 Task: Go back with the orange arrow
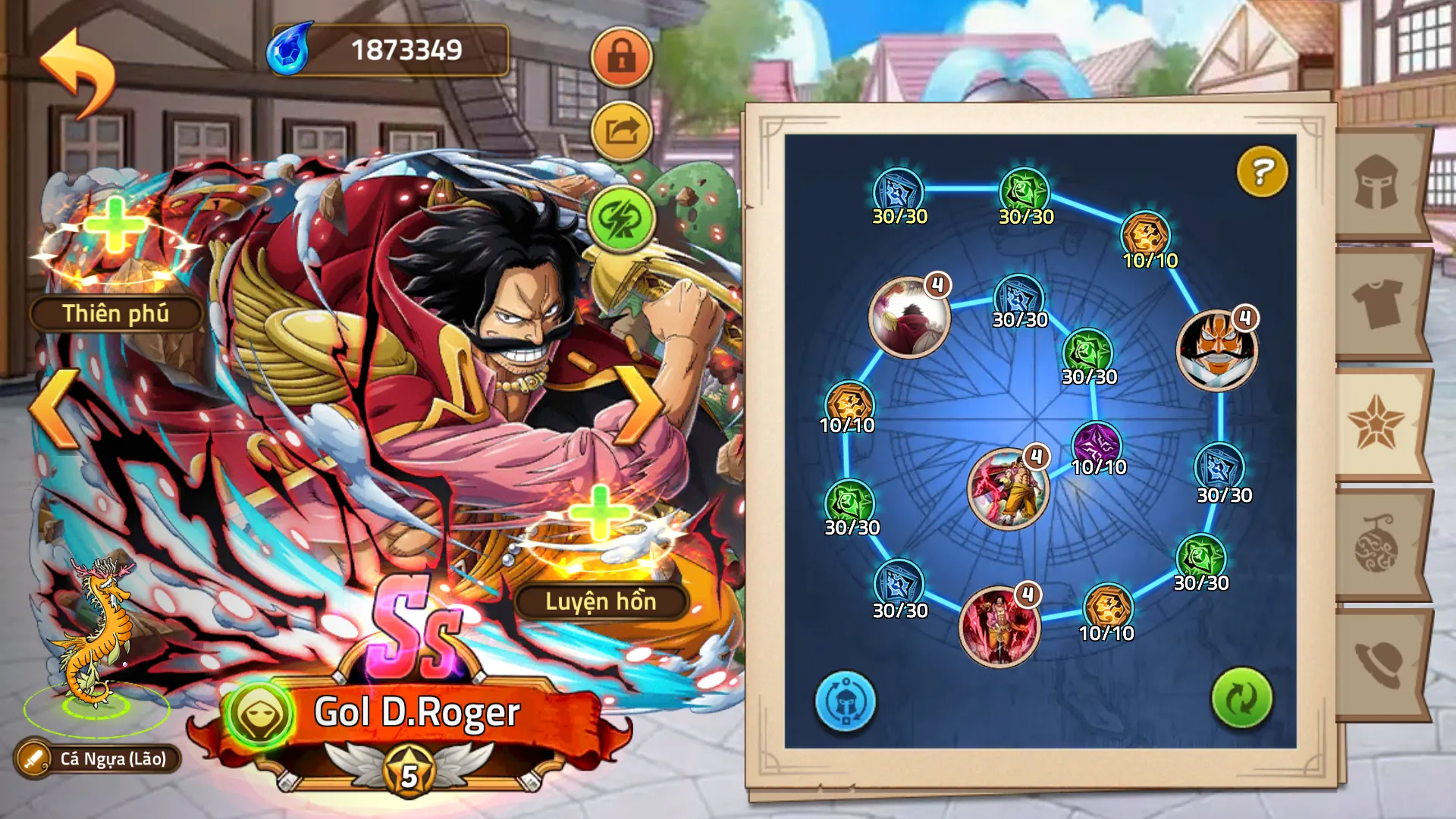[x=78, y=72]
